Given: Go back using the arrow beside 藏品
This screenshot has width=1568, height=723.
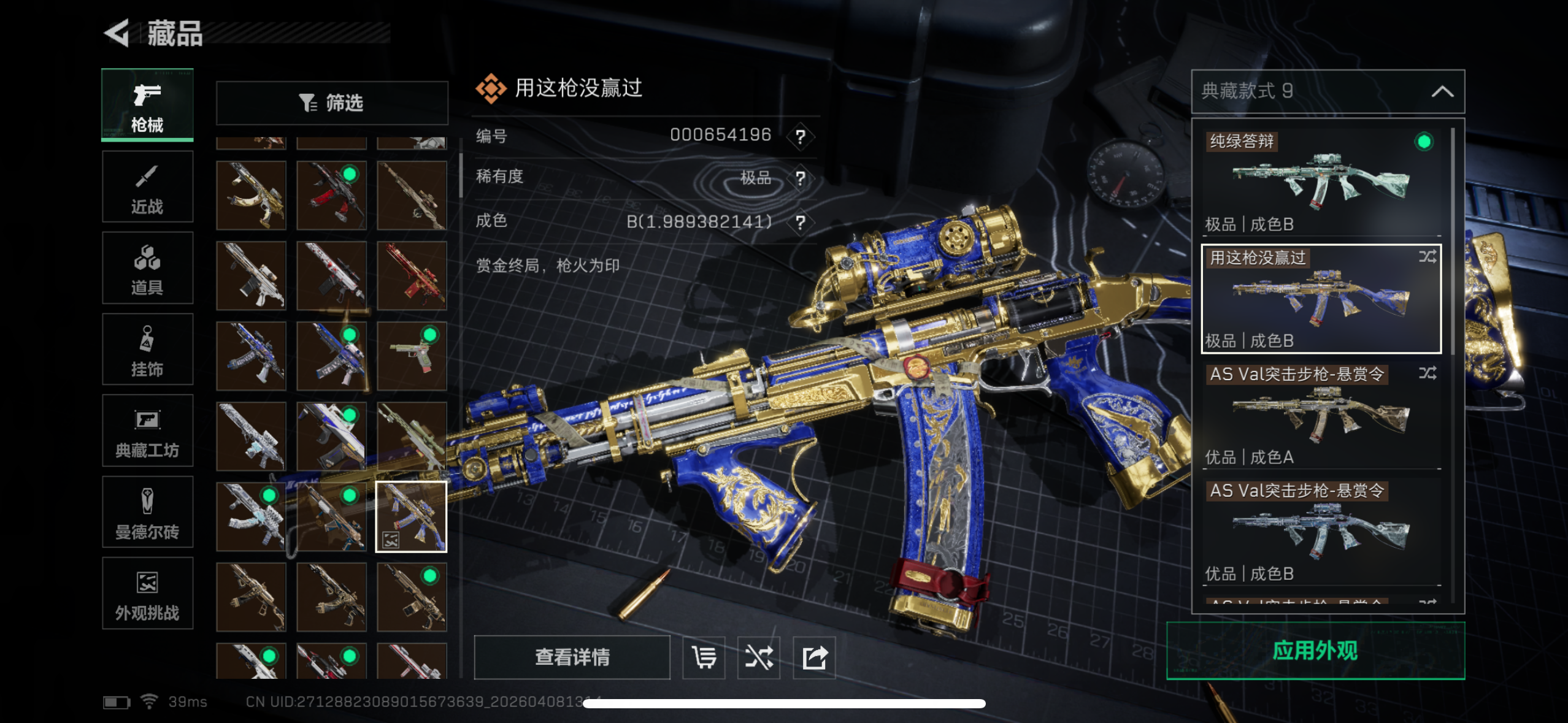Looking at the screenshot, I should [117, 33].
